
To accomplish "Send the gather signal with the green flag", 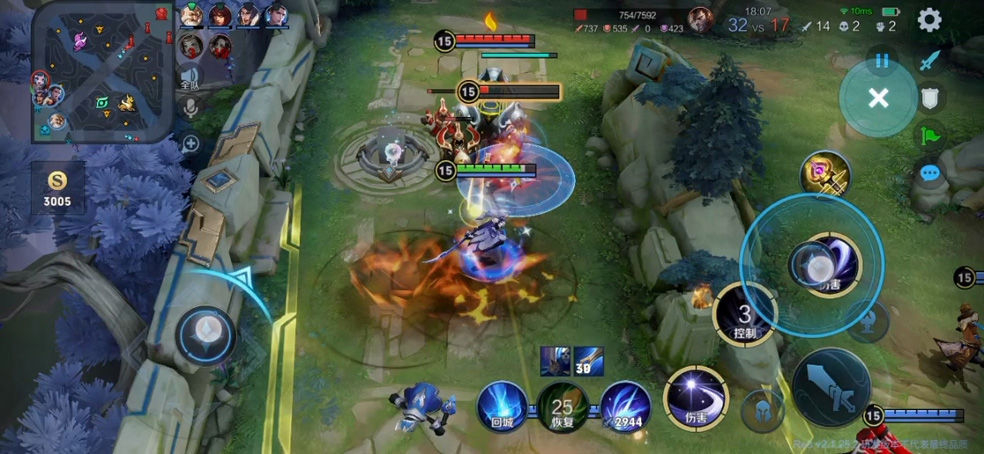I will point(931,135).
